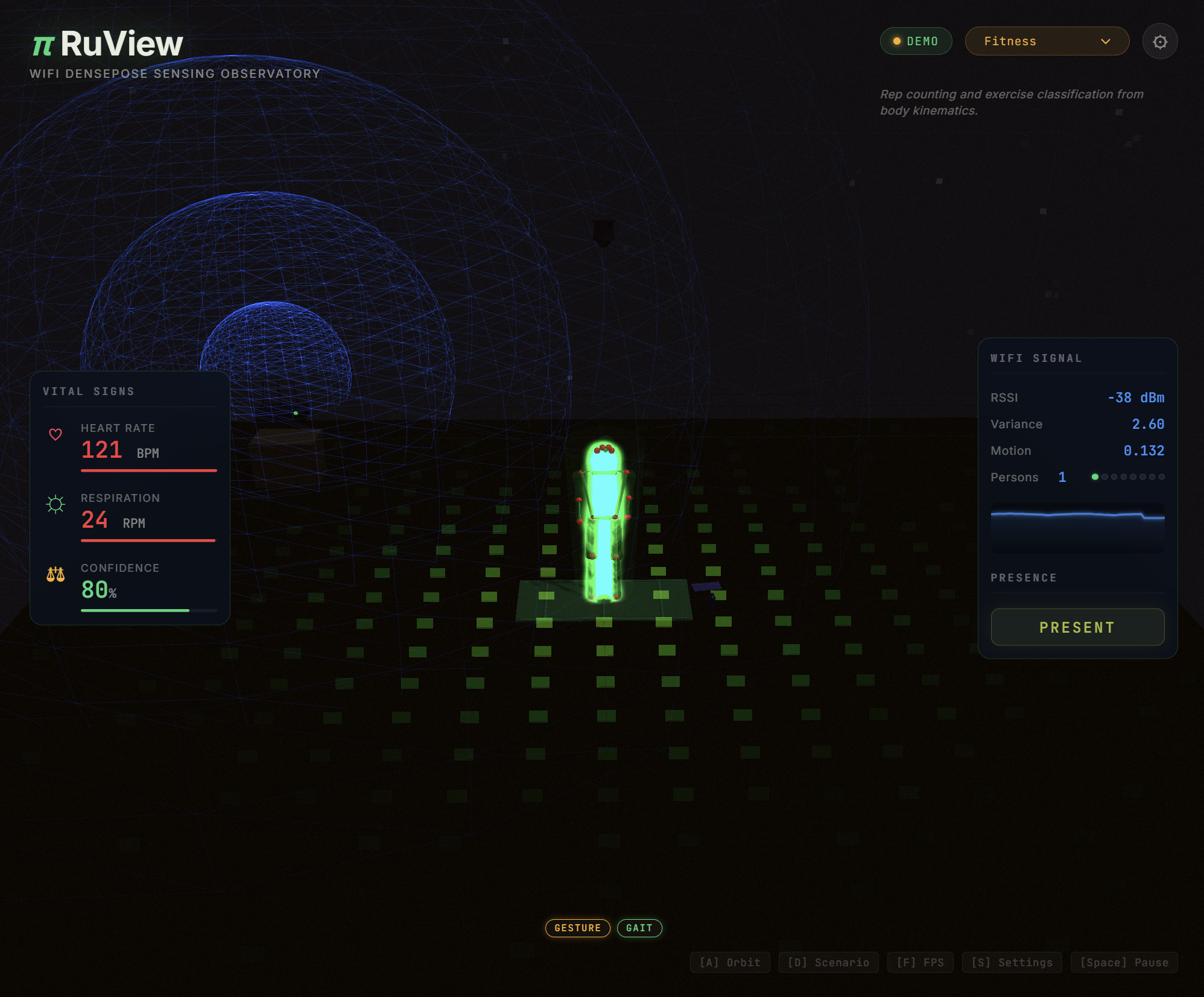
Task: Click the DEMO status indicator dot
Action: tap(897, 41)
